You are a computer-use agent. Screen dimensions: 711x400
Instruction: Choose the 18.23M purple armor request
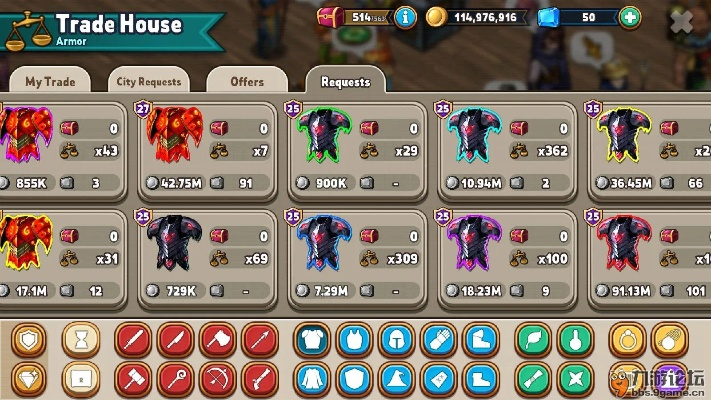tap(502, 258)
